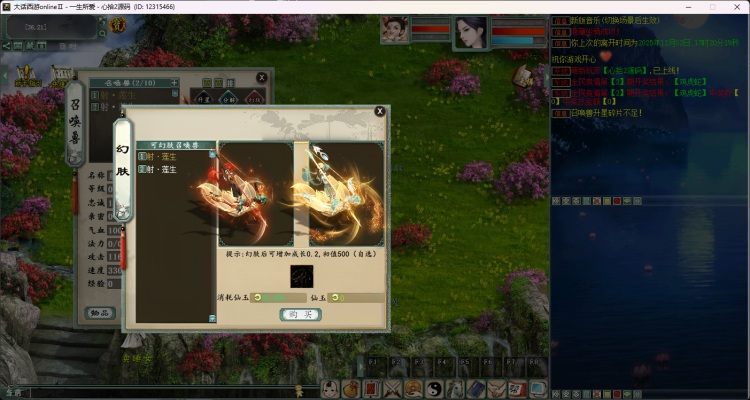
Task: Switch to the 幻肤 side tab
Action: [123, 171]
